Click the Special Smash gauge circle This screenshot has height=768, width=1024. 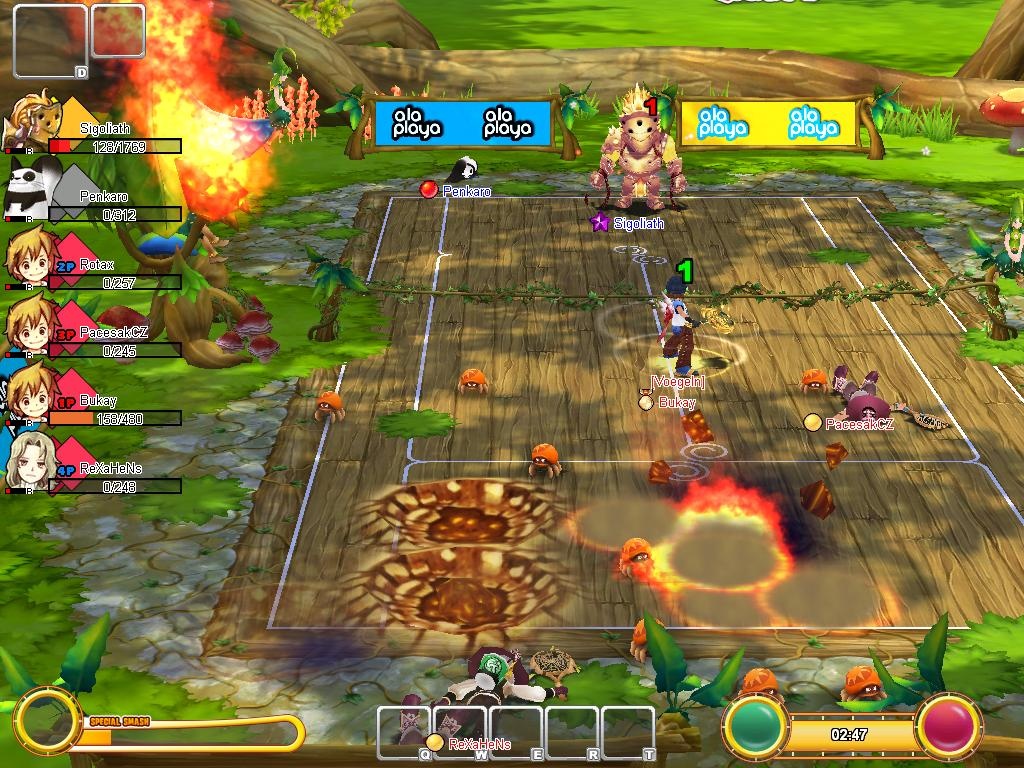pyautogui.click(x=45, y=719)
